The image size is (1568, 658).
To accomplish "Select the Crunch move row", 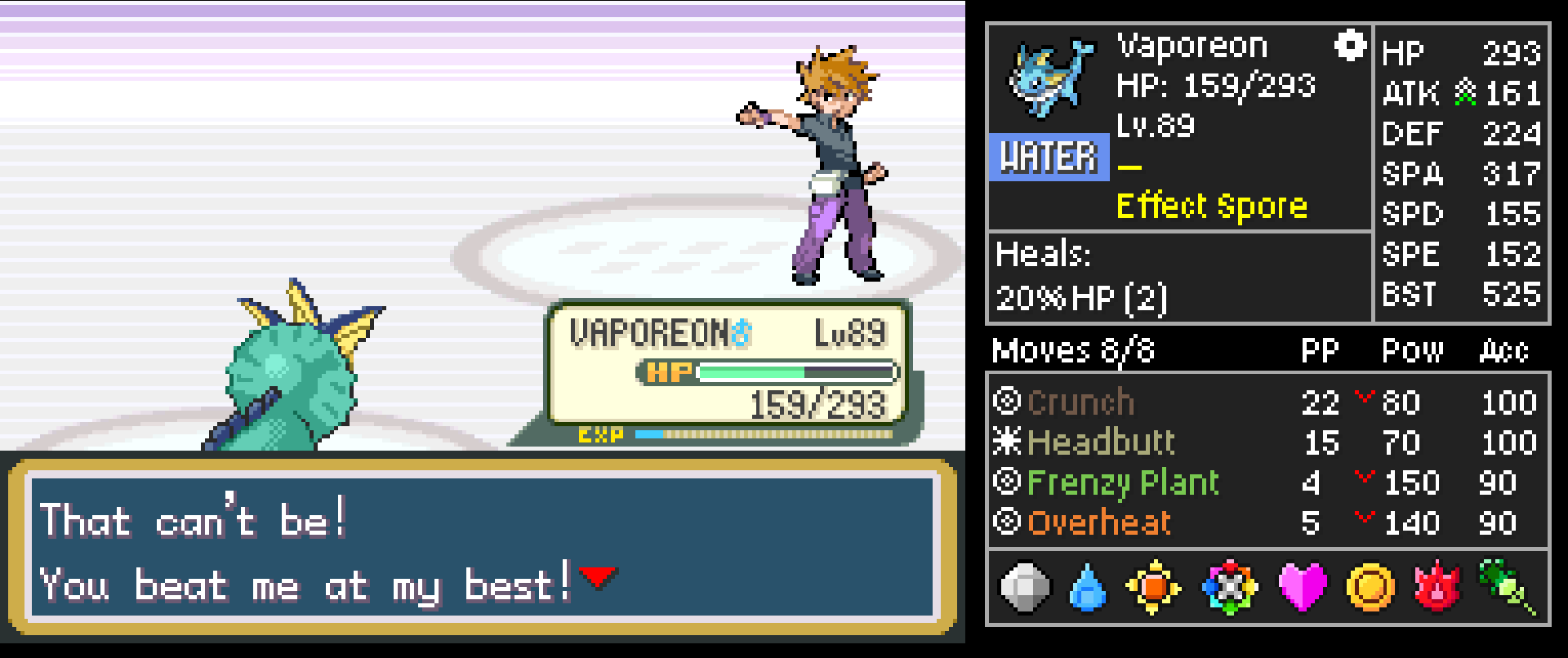I will click(x=1080, y=402).
